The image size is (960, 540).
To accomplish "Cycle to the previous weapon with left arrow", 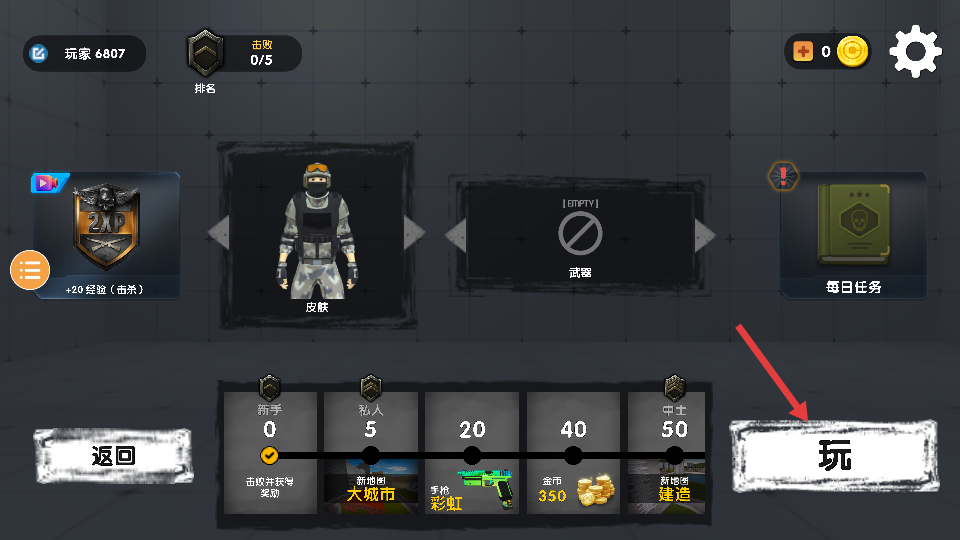I will [x=455, y=236].
